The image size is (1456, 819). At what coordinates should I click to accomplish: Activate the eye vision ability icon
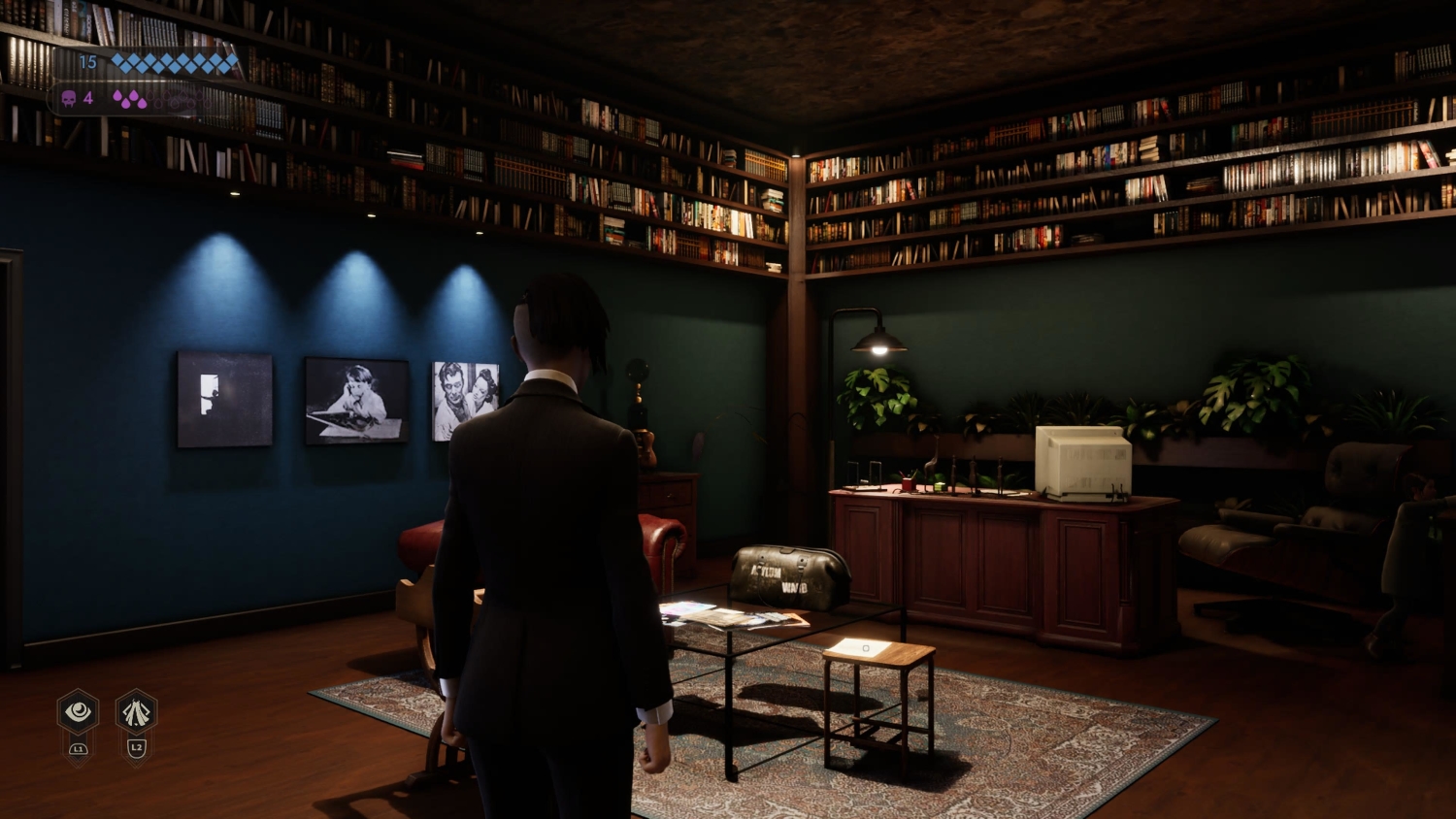[x=79, y=712]
